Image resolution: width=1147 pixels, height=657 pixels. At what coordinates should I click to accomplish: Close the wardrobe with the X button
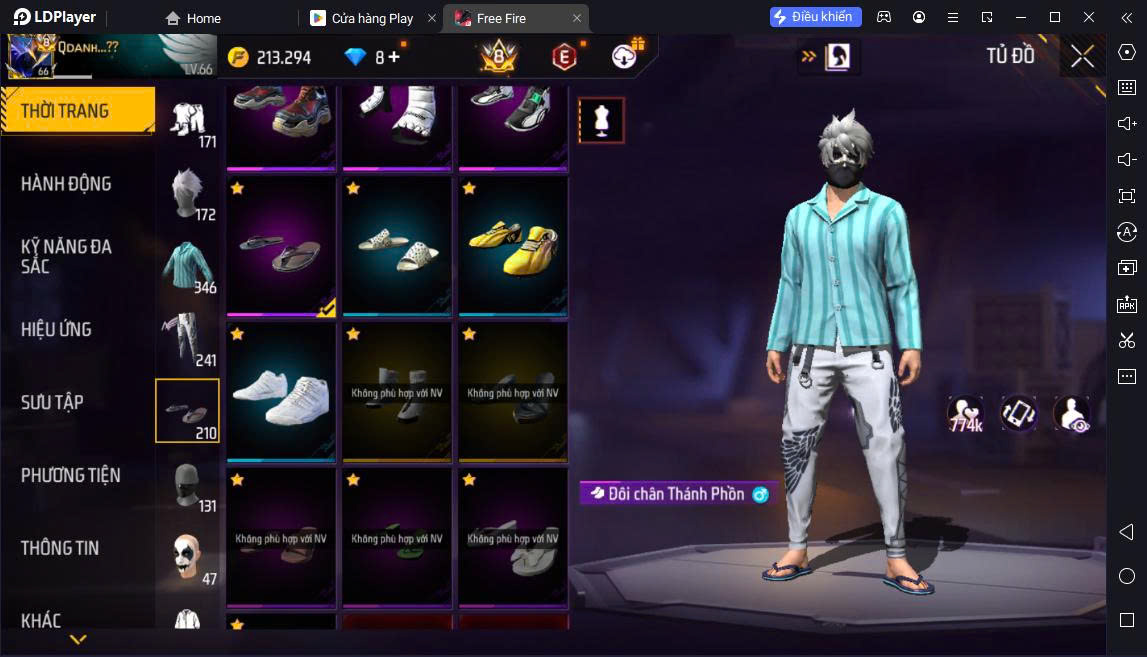pos(1082,57)
